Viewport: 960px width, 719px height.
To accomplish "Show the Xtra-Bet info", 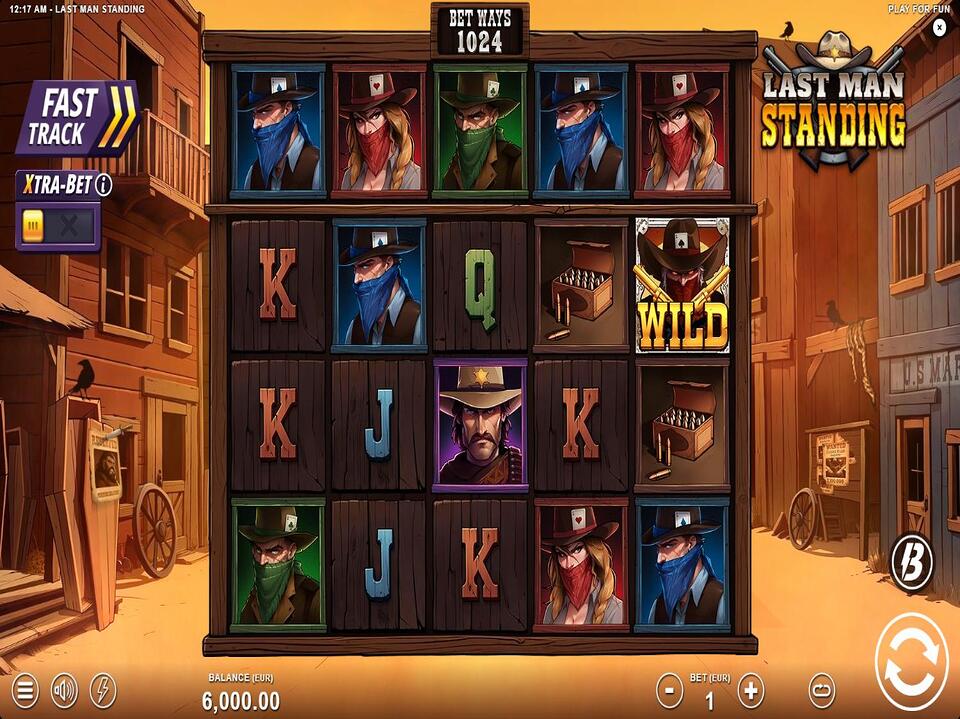I will click(x=104, y=185).
